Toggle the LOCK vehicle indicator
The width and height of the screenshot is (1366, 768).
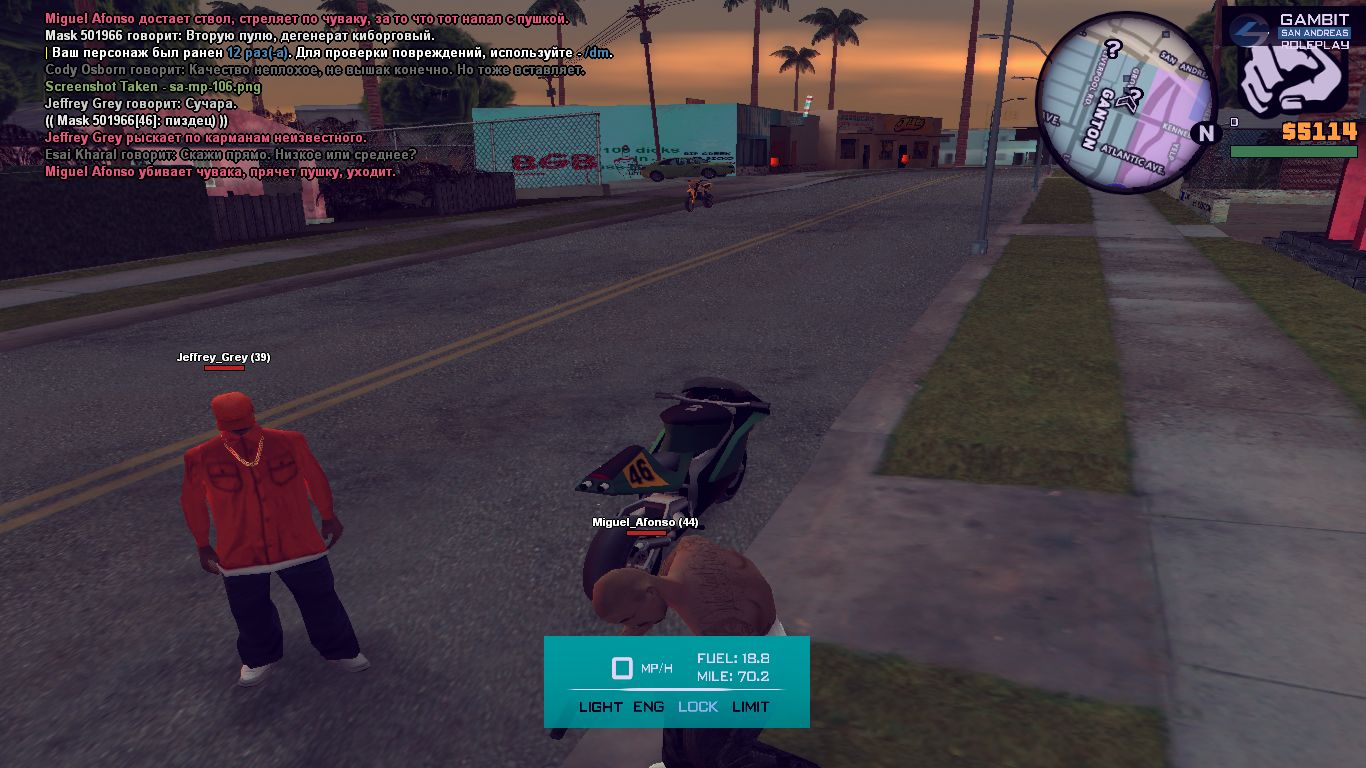point(698,707)
